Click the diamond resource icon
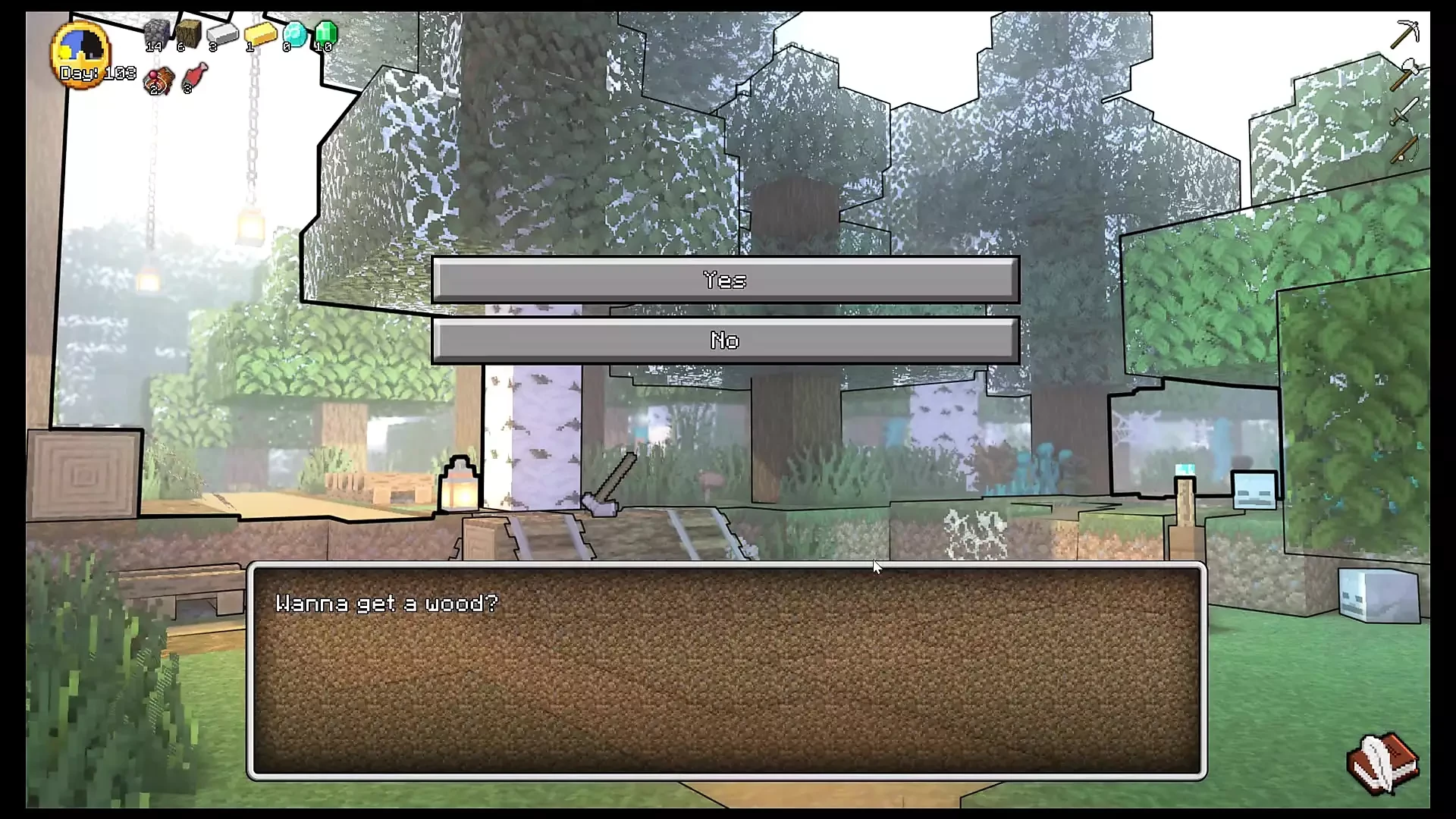1456x819 pixels. pyautogui.click(x=294, y=34)
